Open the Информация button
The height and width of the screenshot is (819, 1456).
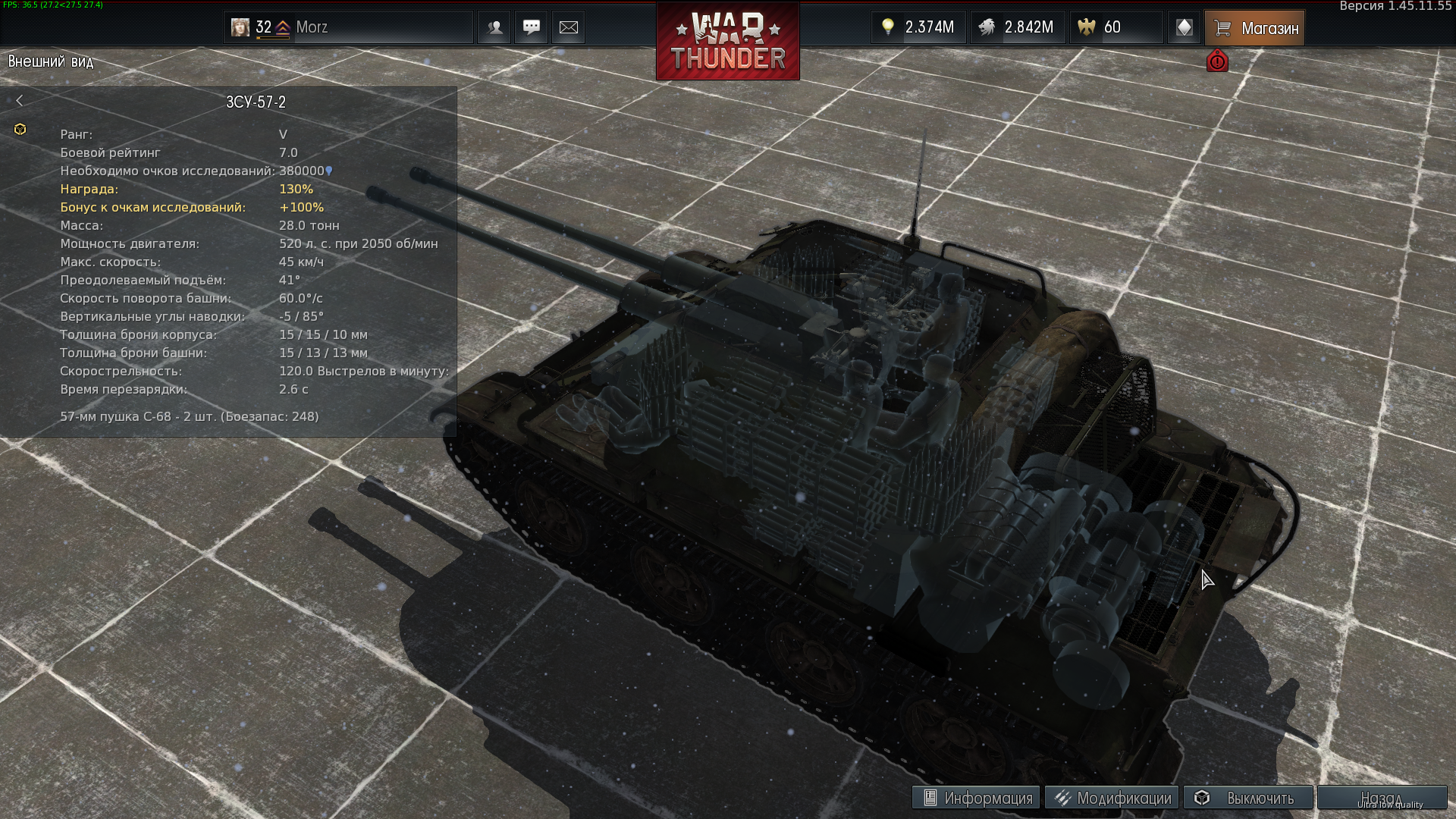coord(977,798)
